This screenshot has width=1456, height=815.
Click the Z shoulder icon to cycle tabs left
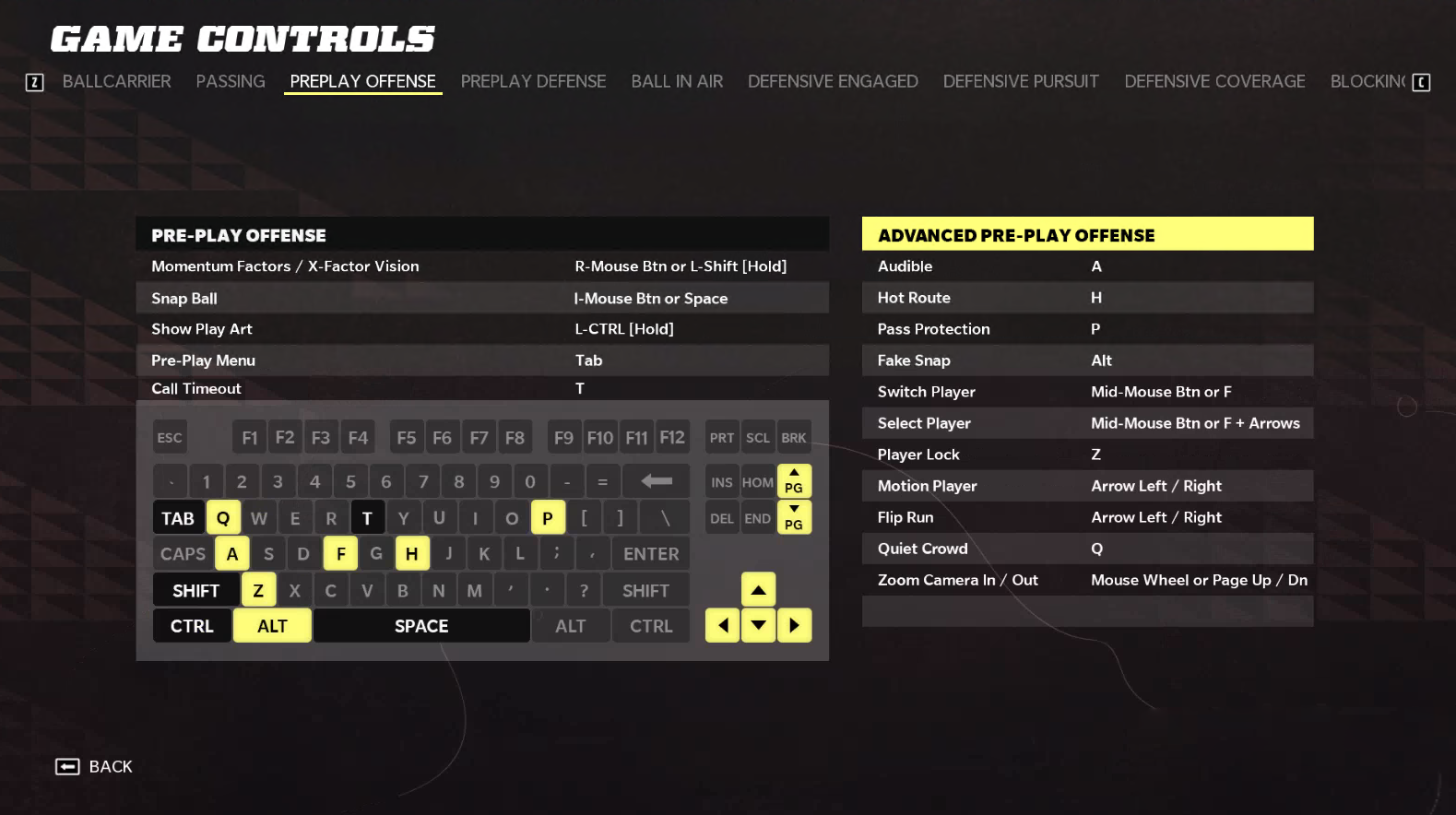coord(34,82)
